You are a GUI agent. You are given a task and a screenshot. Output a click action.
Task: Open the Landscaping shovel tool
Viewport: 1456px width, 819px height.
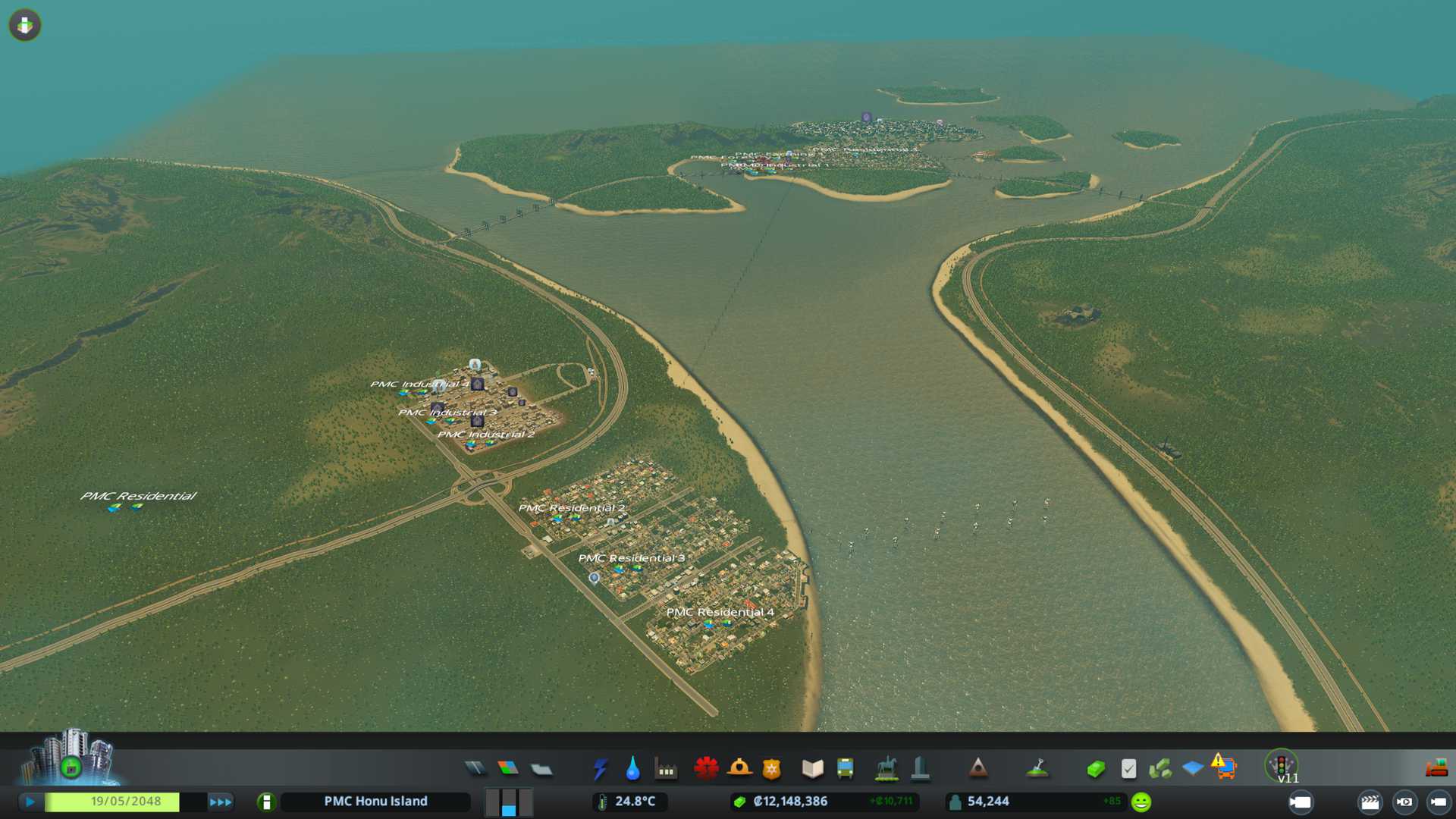tap(1037, 769)
